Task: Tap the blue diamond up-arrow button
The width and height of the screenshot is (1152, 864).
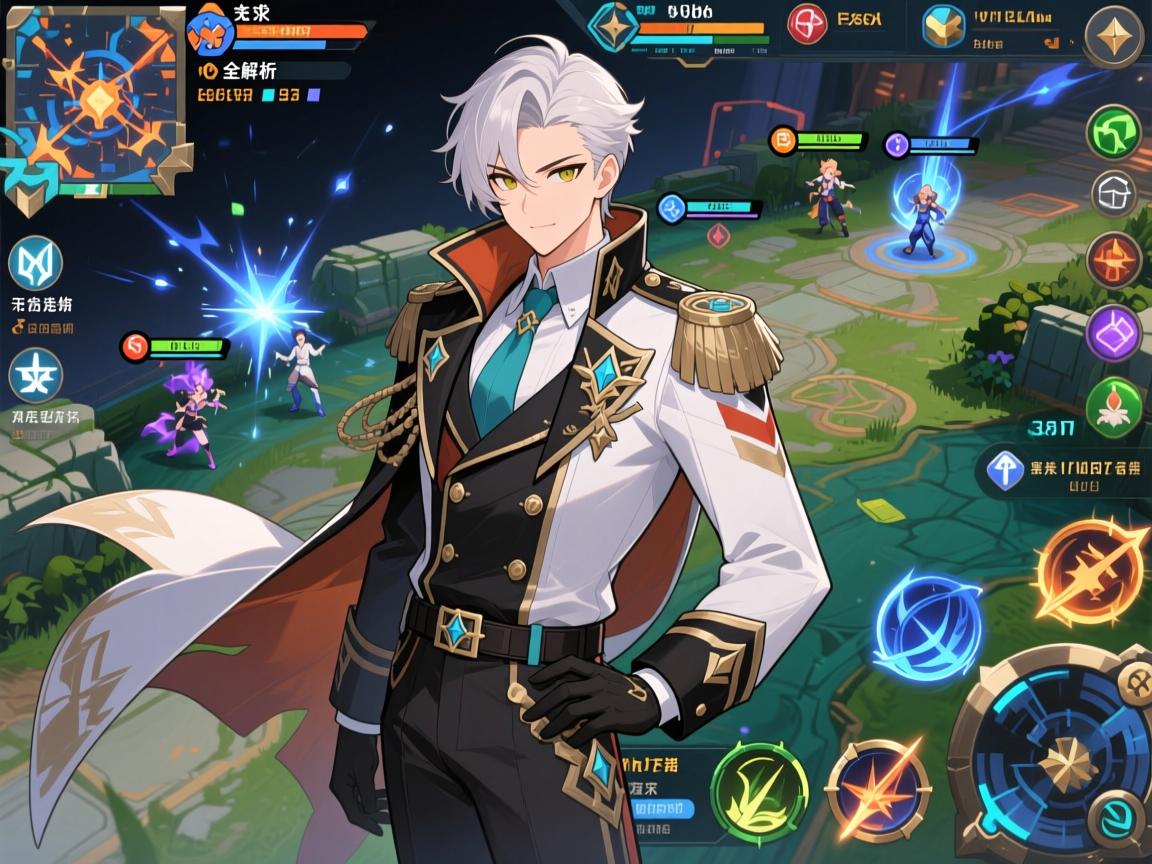Action: (1006, 470)
